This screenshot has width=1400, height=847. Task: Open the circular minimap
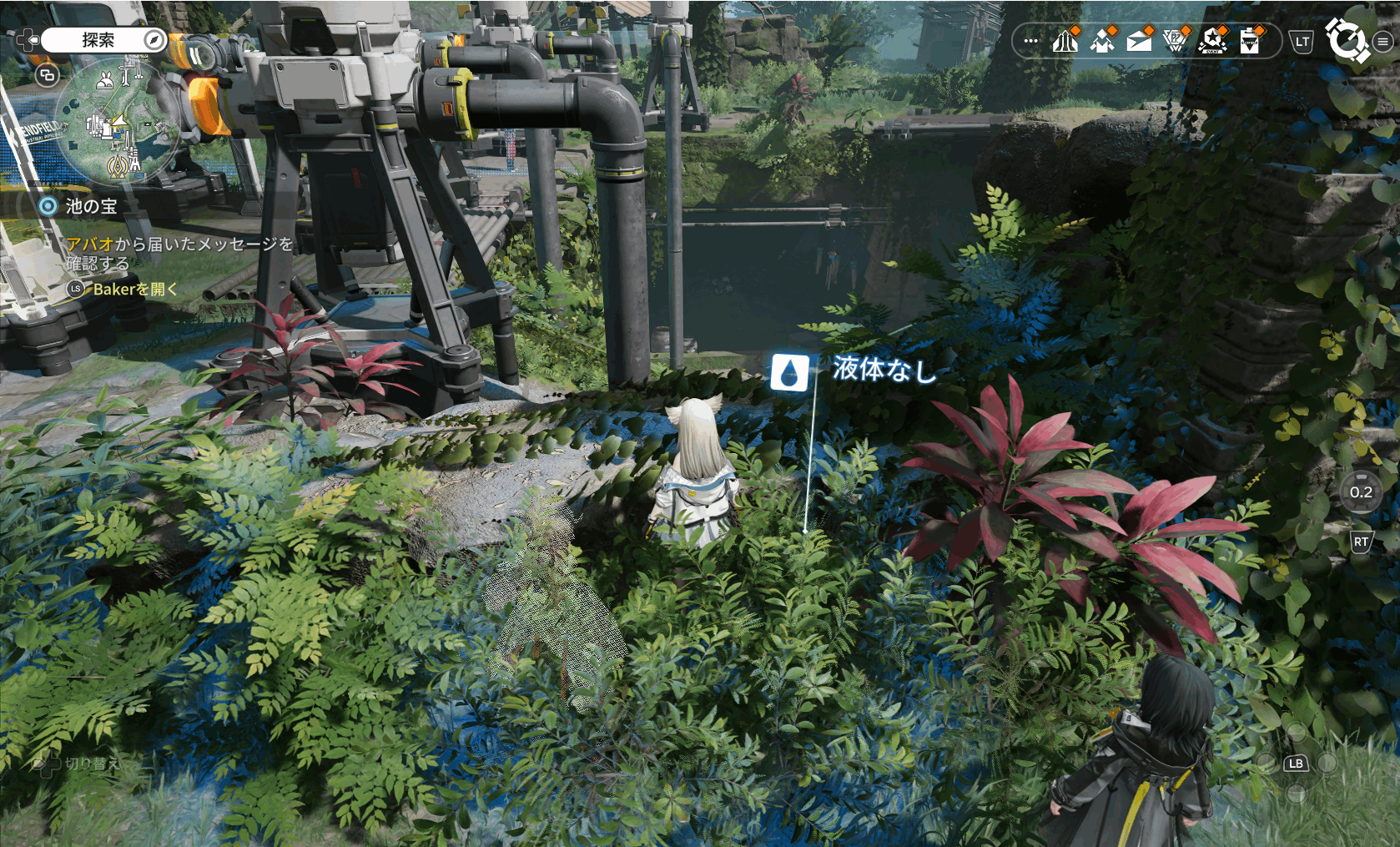point(117,121)
